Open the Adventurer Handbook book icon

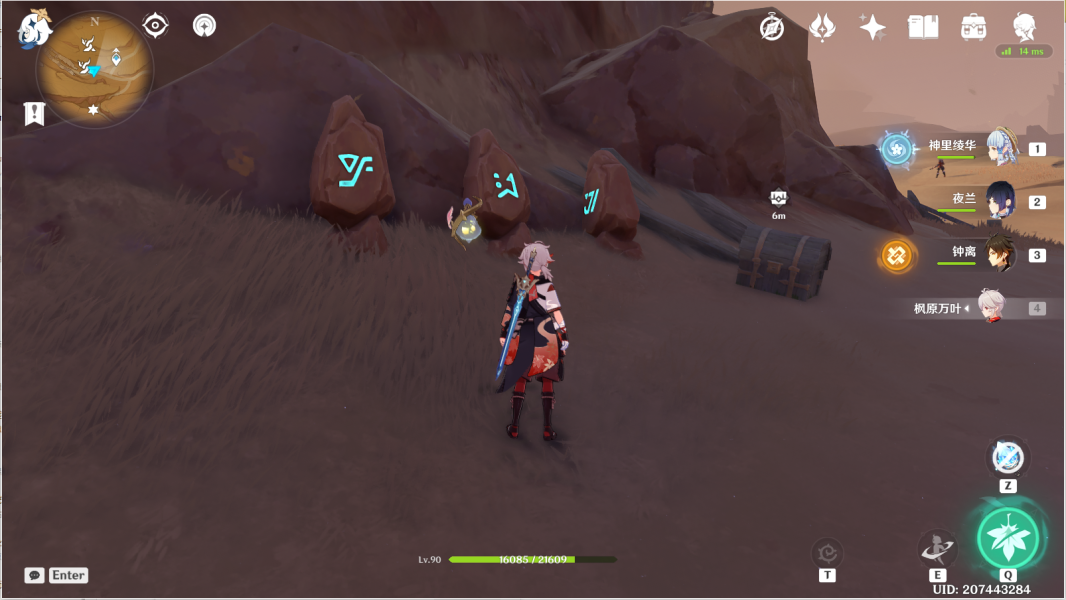point(922,28)
